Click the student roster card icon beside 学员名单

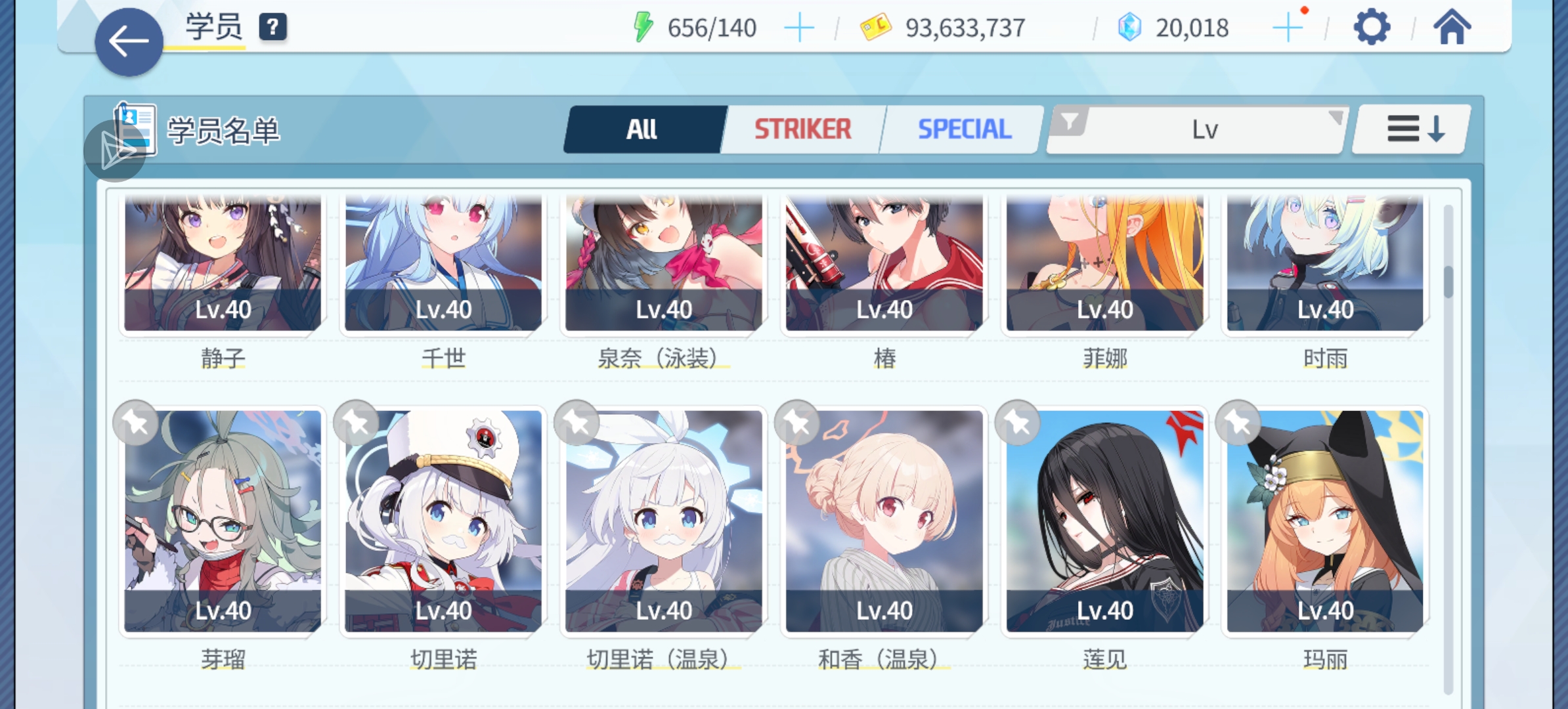[135, 127]
